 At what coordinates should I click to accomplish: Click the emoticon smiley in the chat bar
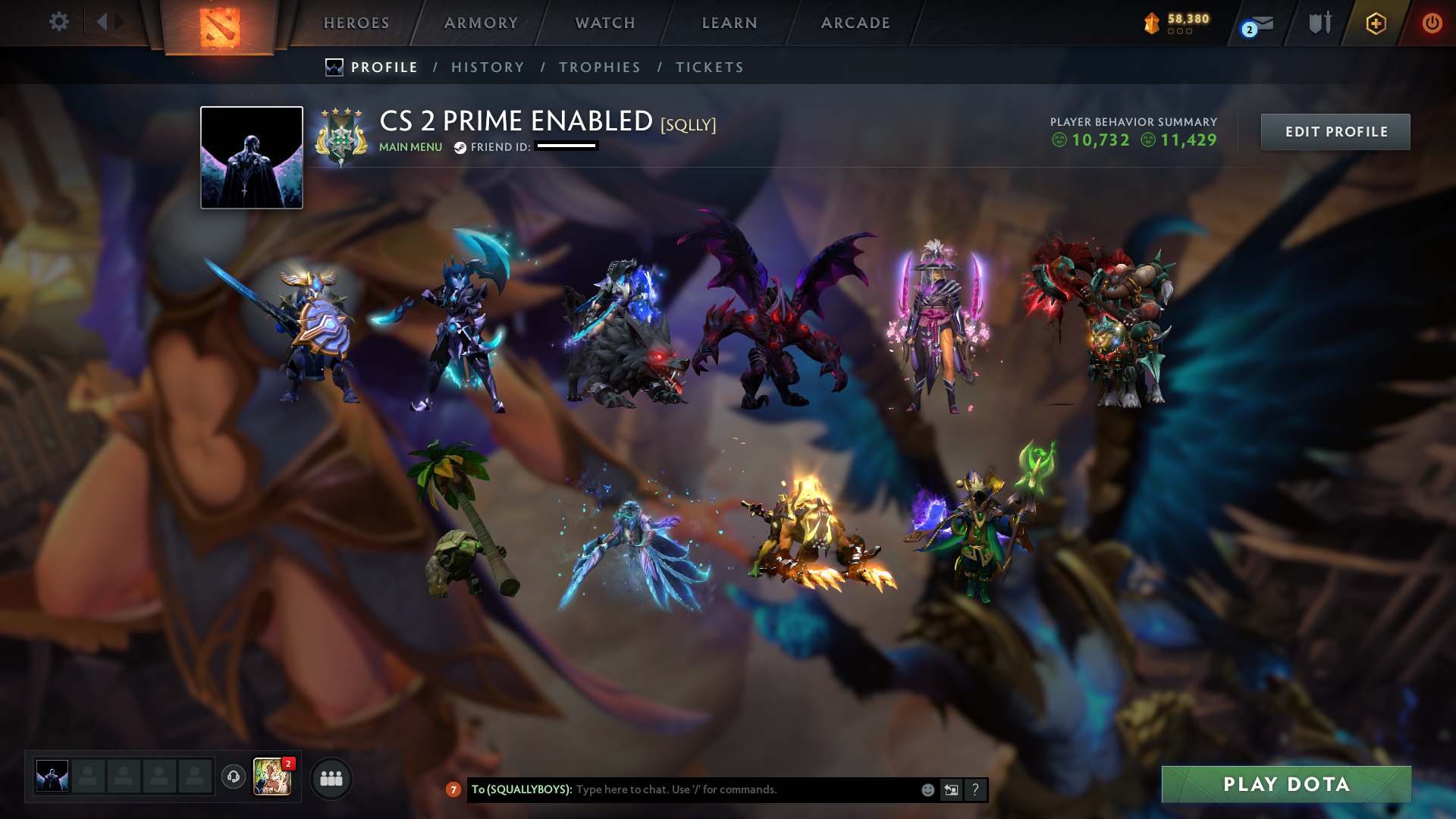tap(927, 789)
